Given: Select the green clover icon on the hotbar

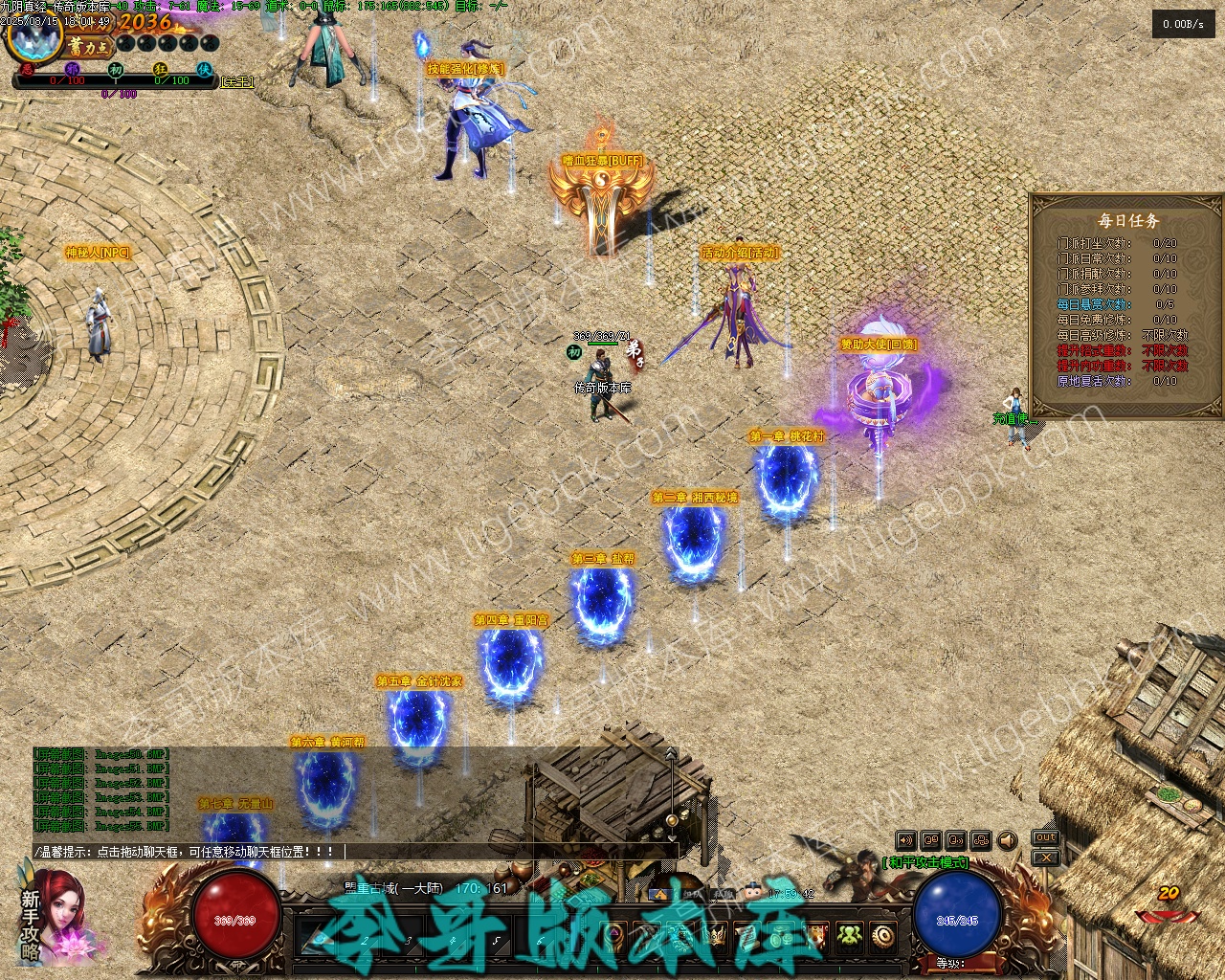Looking at the screenshot, I should click(x=849, y=936).
